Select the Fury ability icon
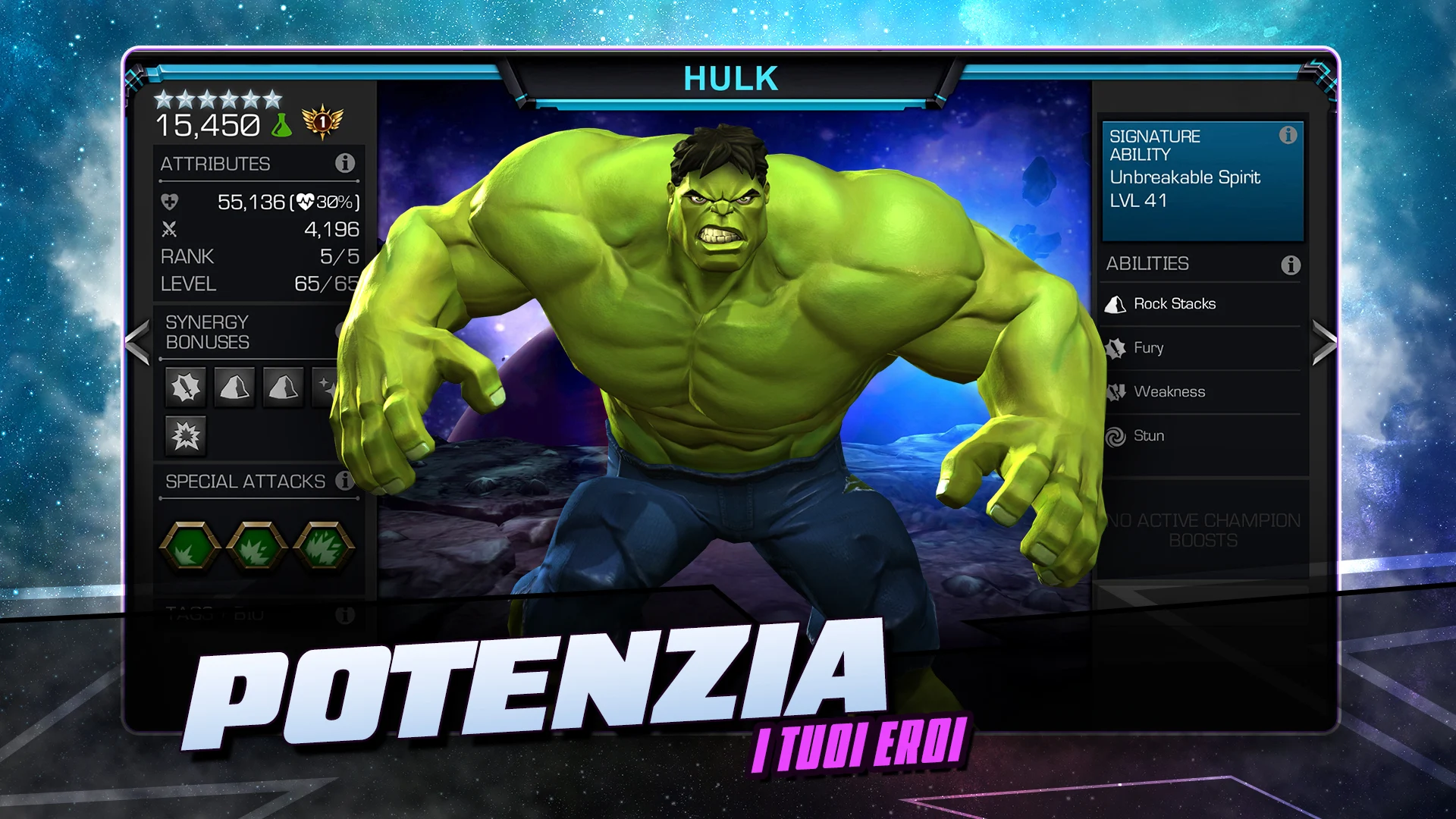 tap(1116, 348)
